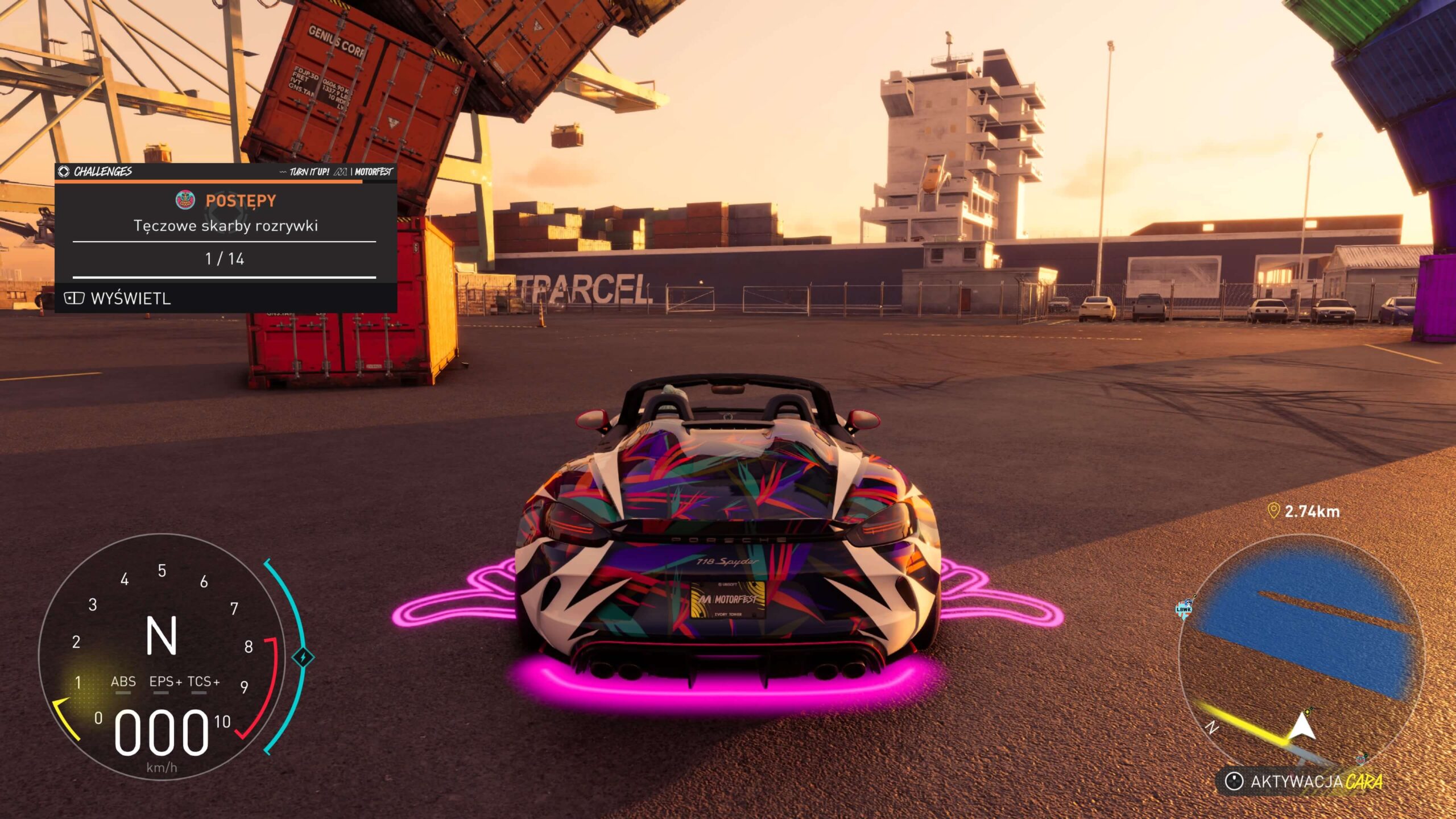Click the white player arrow on the minimap
Image resolution: width=1456 pixels, height=819 pixels.
point(1301,727)
